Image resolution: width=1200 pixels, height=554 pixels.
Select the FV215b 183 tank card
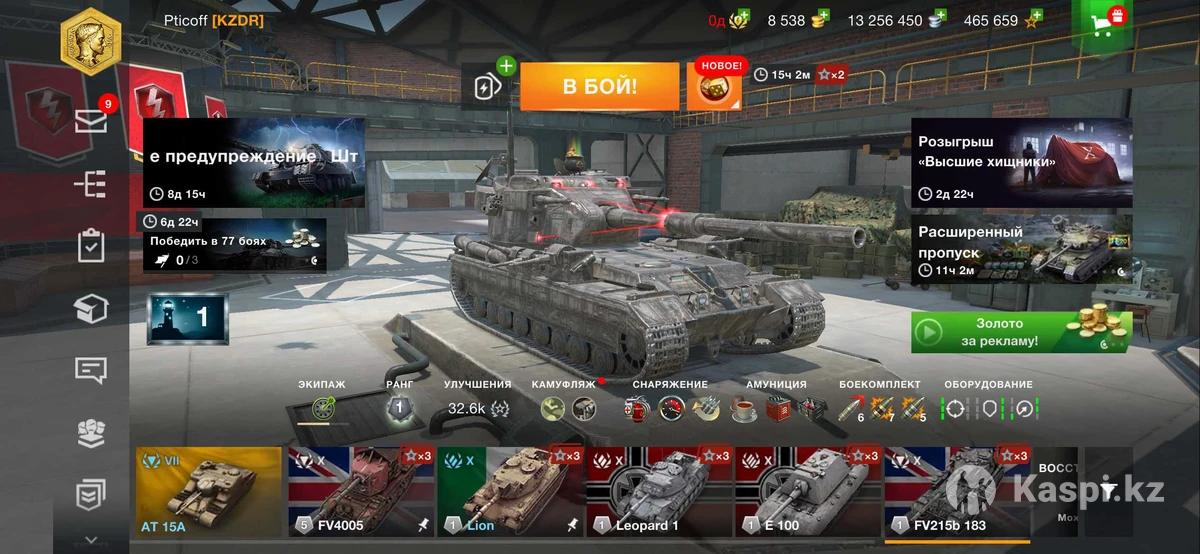click(957, 494)
